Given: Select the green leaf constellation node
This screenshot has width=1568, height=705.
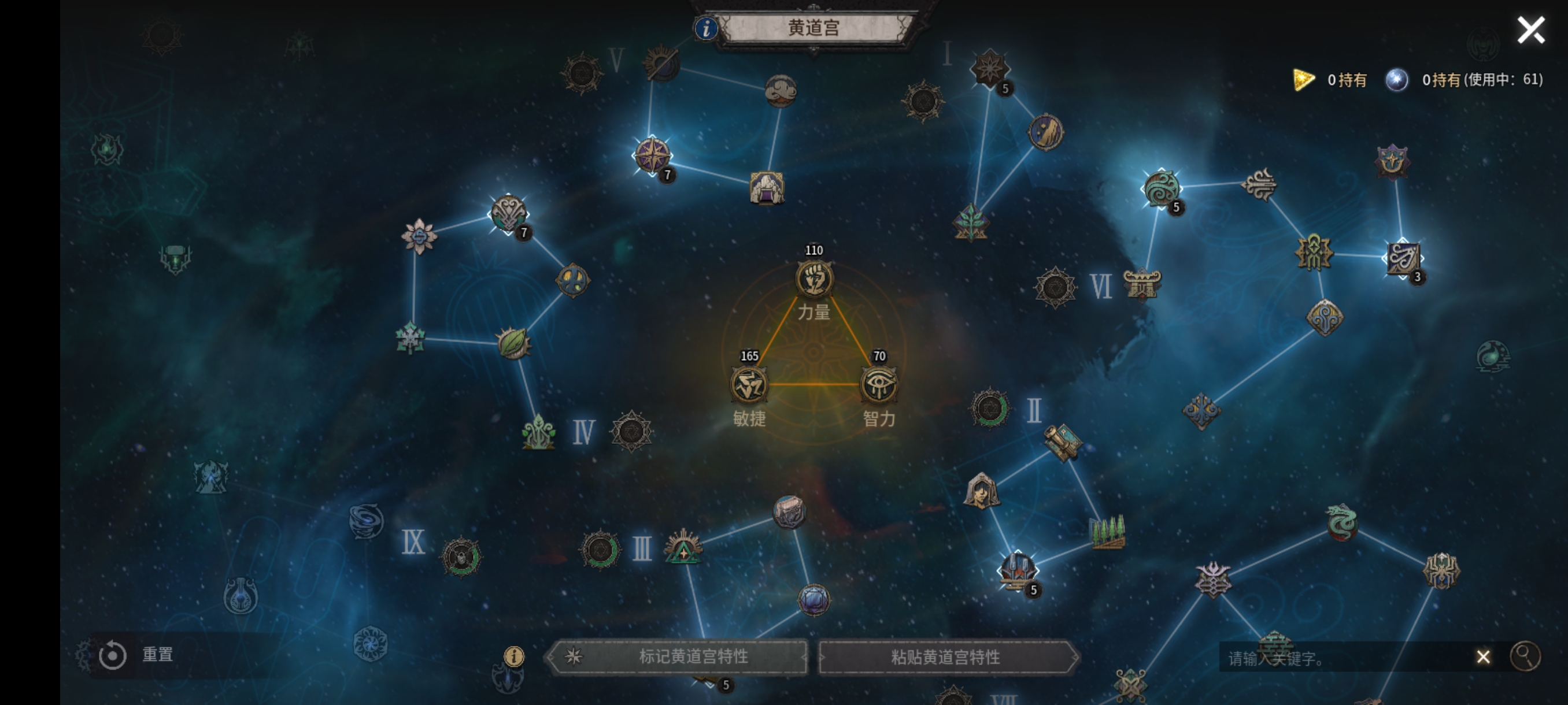Looking at the screenshot, I should [513, 343].
